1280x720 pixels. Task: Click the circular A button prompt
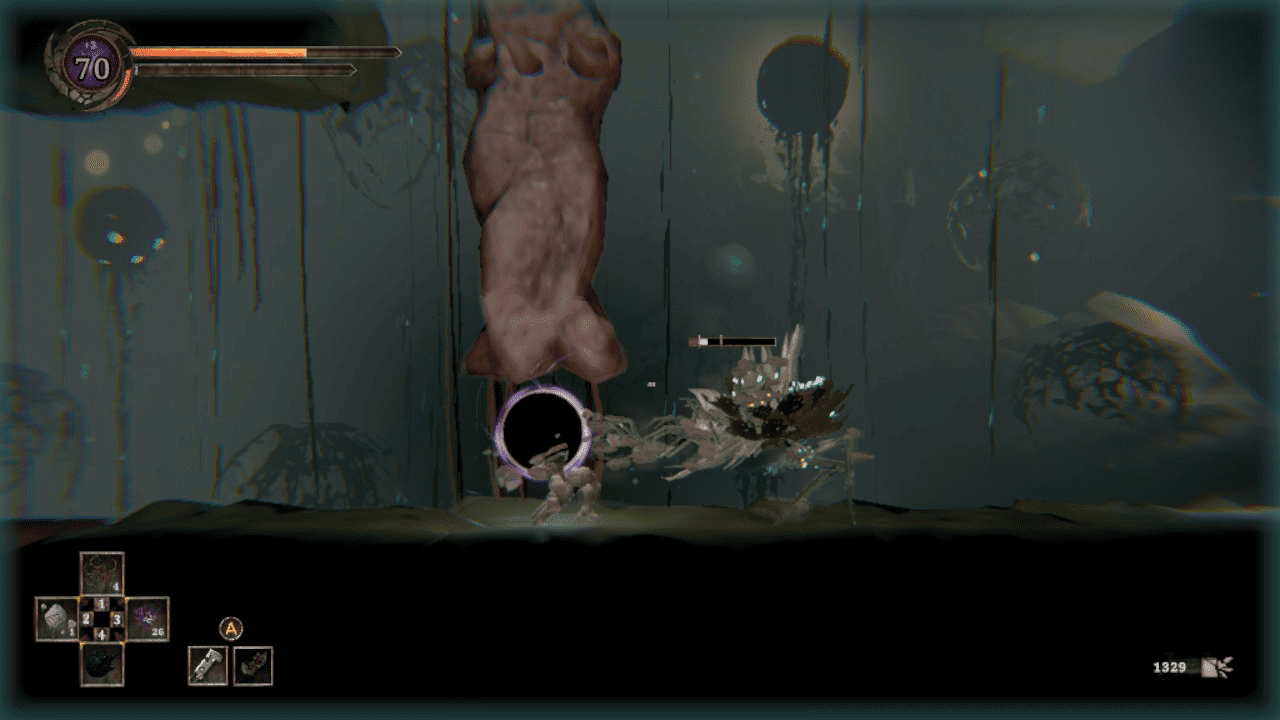[231, 627]
